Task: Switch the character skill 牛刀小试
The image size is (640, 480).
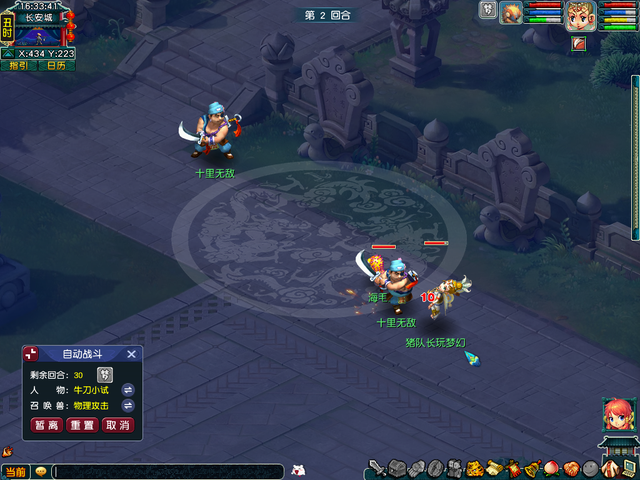Action: coord(128,389)
